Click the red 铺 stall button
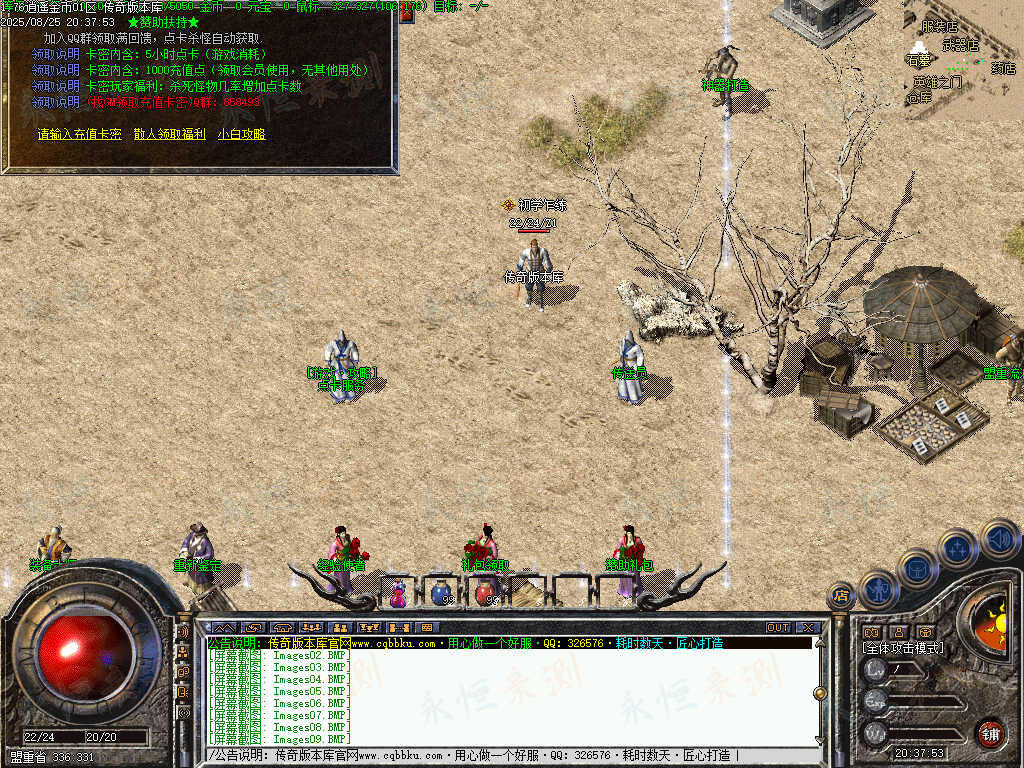Screen dimensions: 1024x768 point(990,733)
